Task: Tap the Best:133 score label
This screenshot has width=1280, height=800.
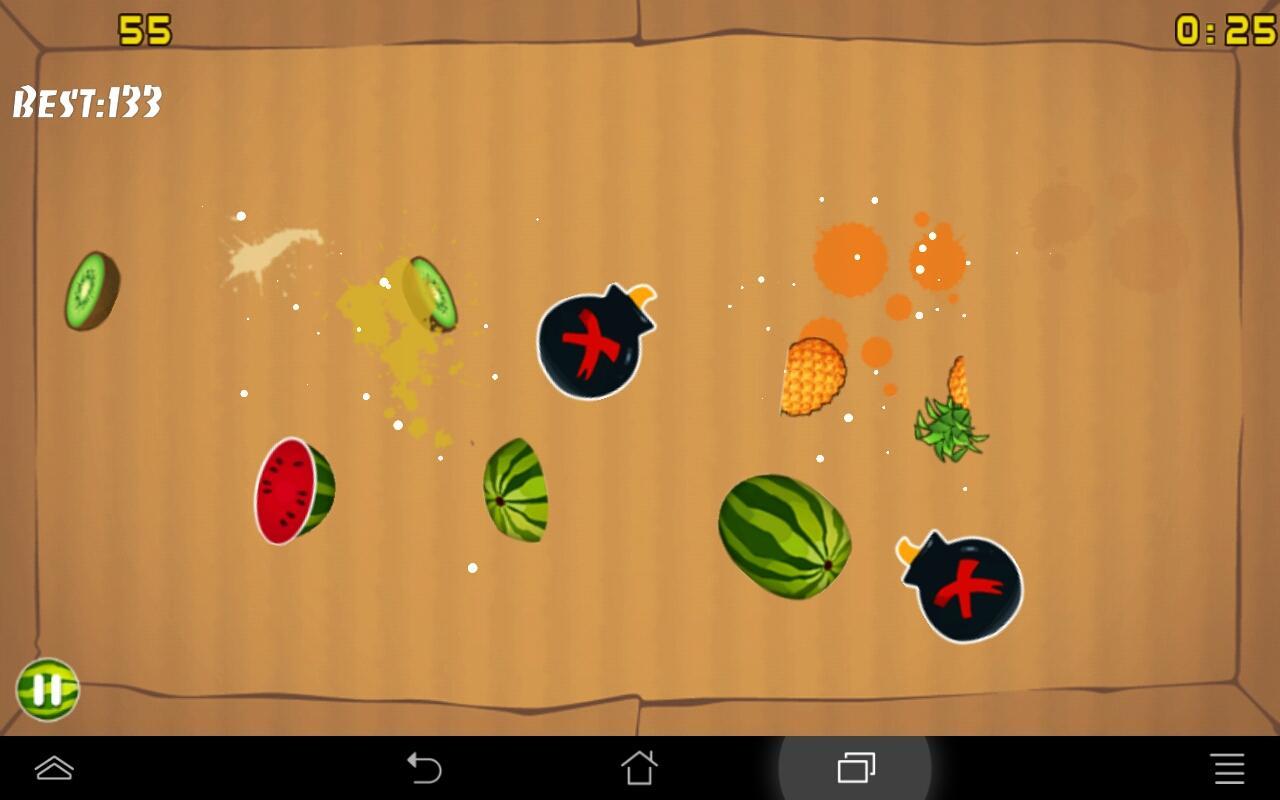Action: (x=86, y=99)
